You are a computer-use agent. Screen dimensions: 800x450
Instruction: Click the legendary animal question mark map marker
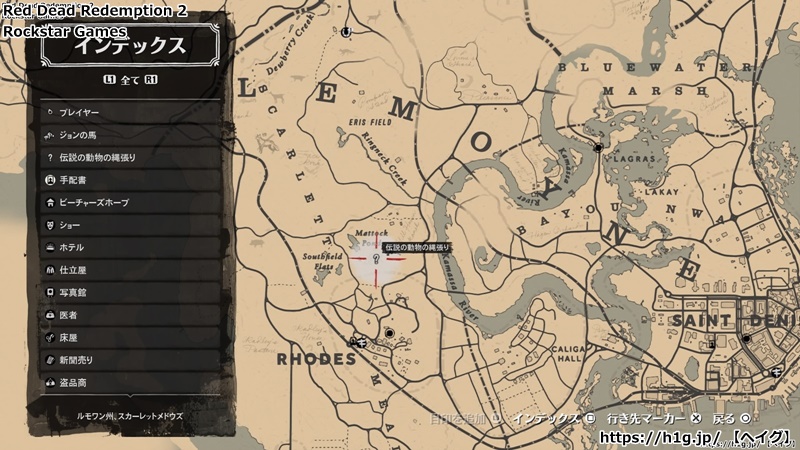(x=376, y=259)
